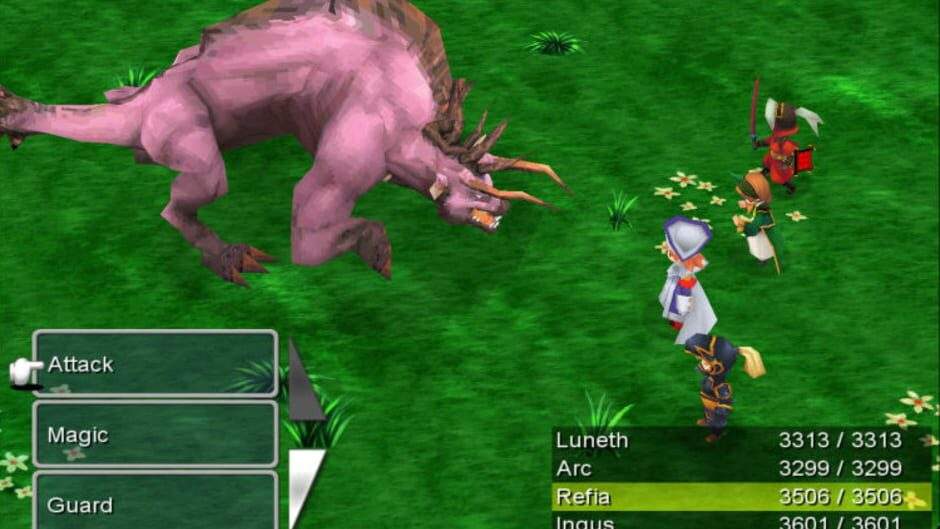The height and width of the screenshot is (529, 940).
Task: Select Luneth in the party list
Action: click(x=740, y=440)
